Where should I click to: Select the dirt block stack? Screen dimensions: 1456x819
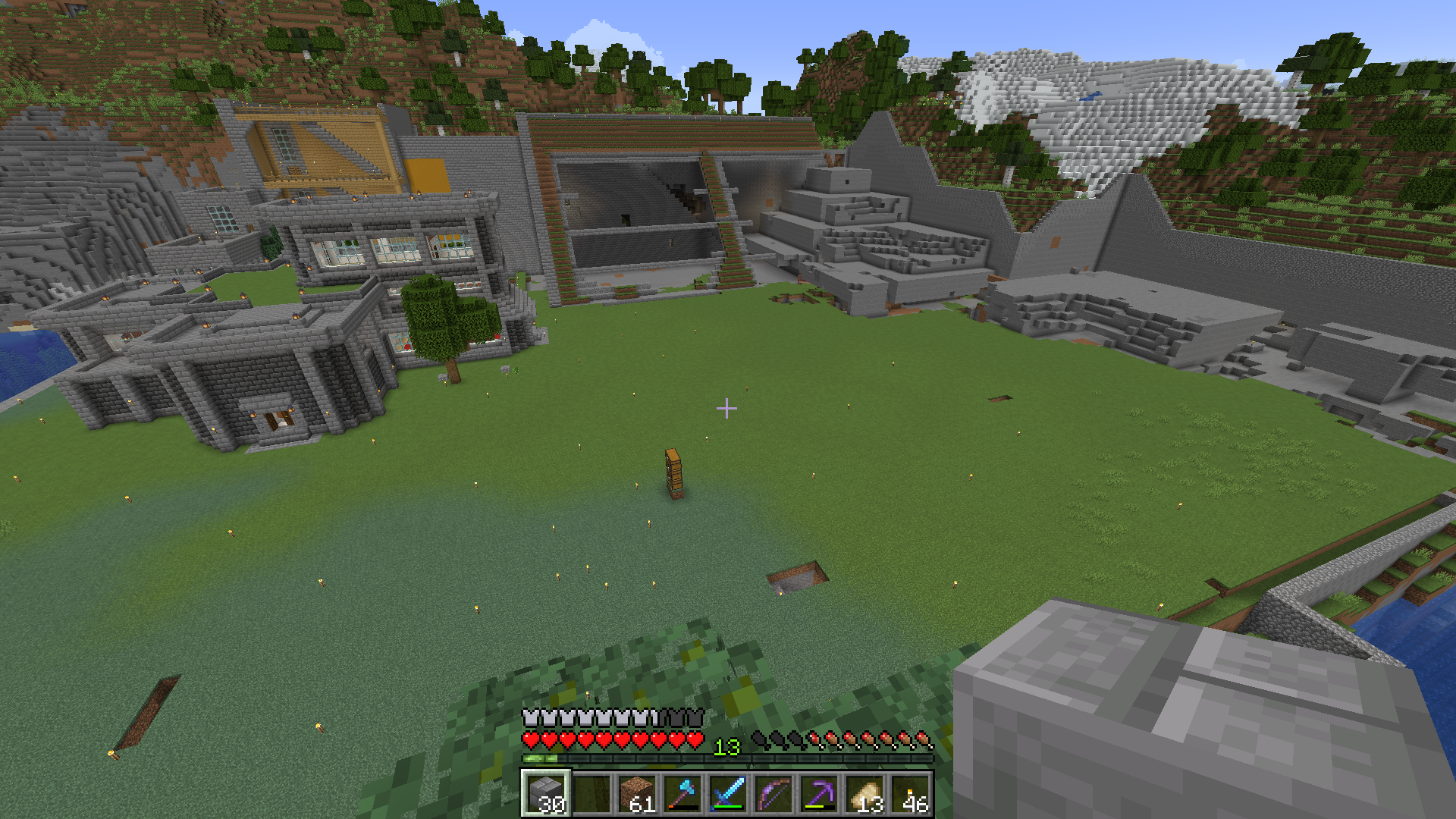[x=636, y=793]
